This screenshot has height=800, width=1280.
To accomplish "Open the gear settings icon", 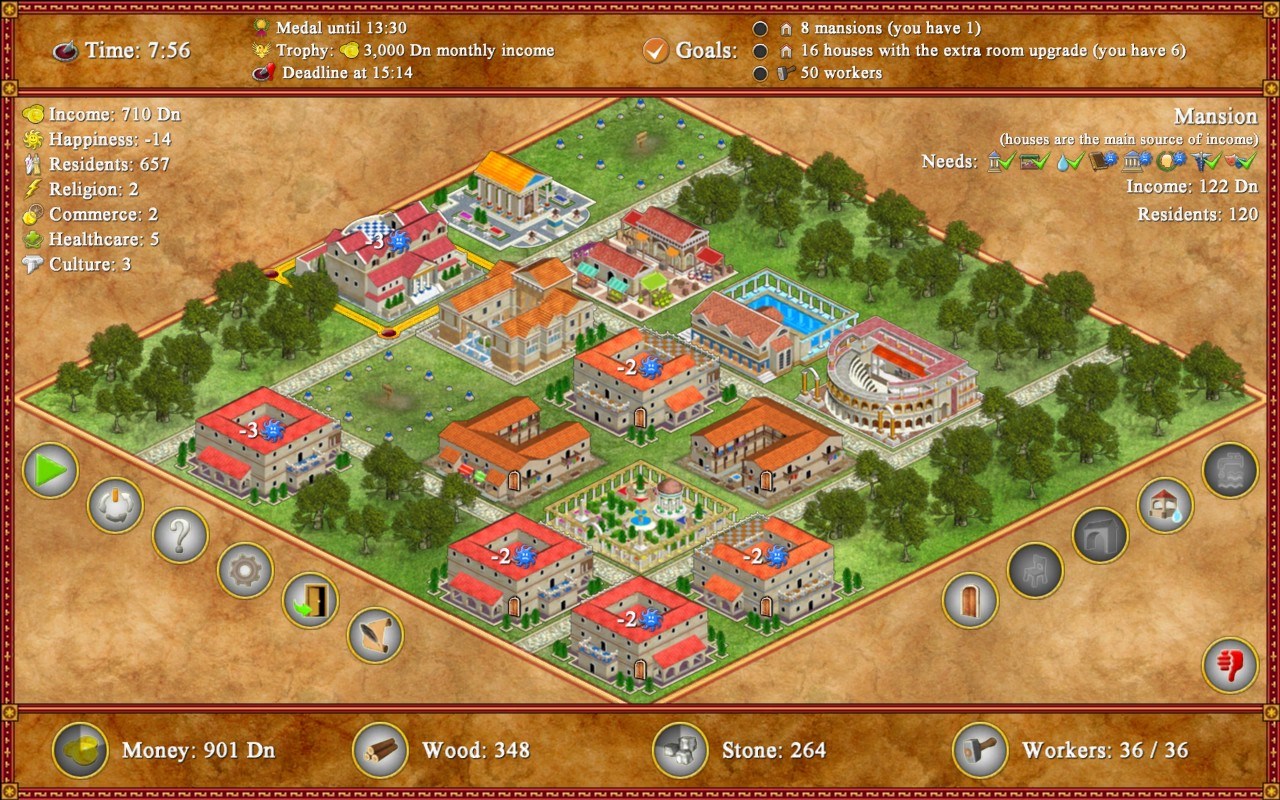I will click(x=246, y=571).
